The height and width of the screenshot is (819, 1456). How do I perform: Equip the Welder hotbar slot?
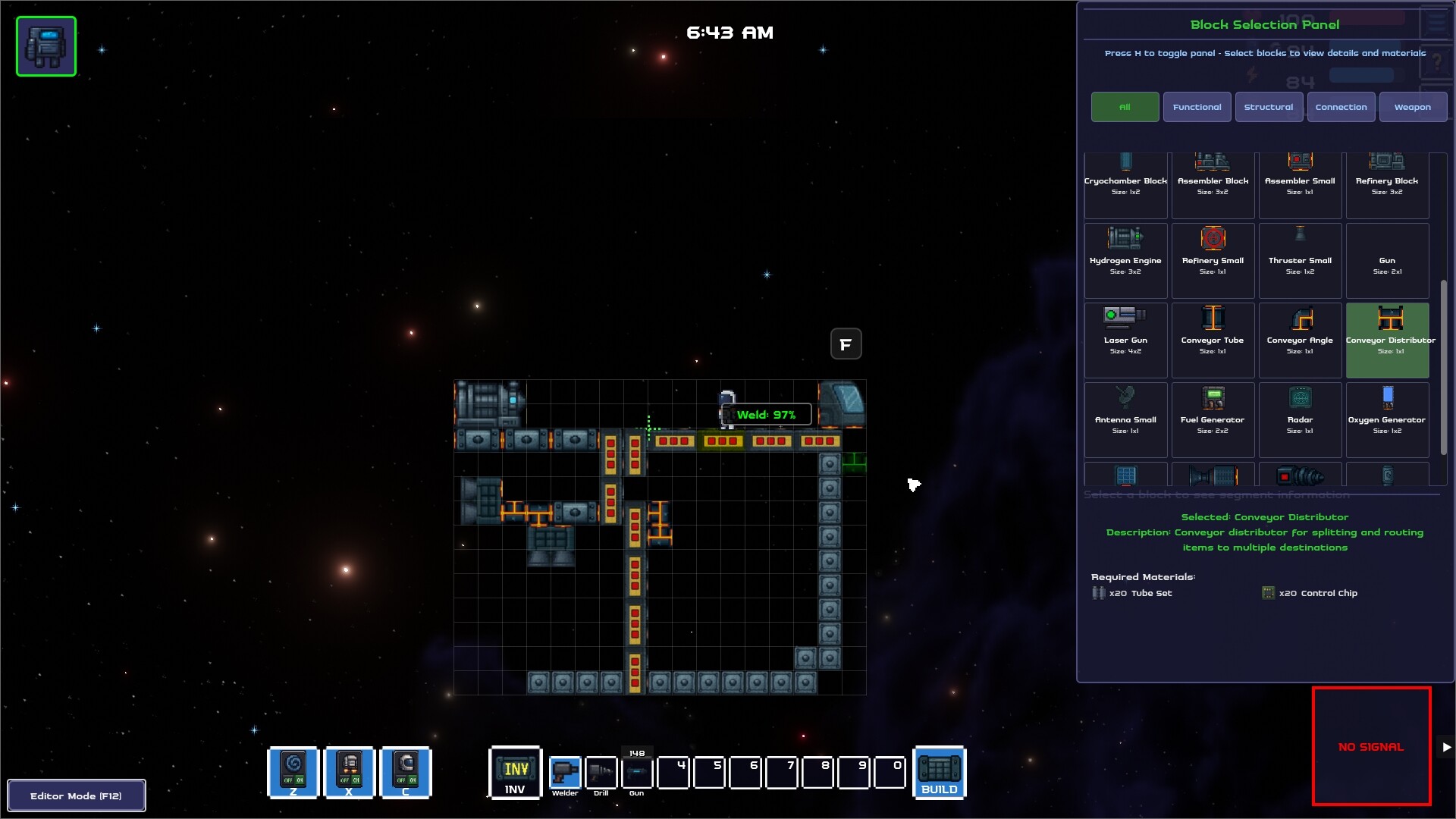(565, 773)
